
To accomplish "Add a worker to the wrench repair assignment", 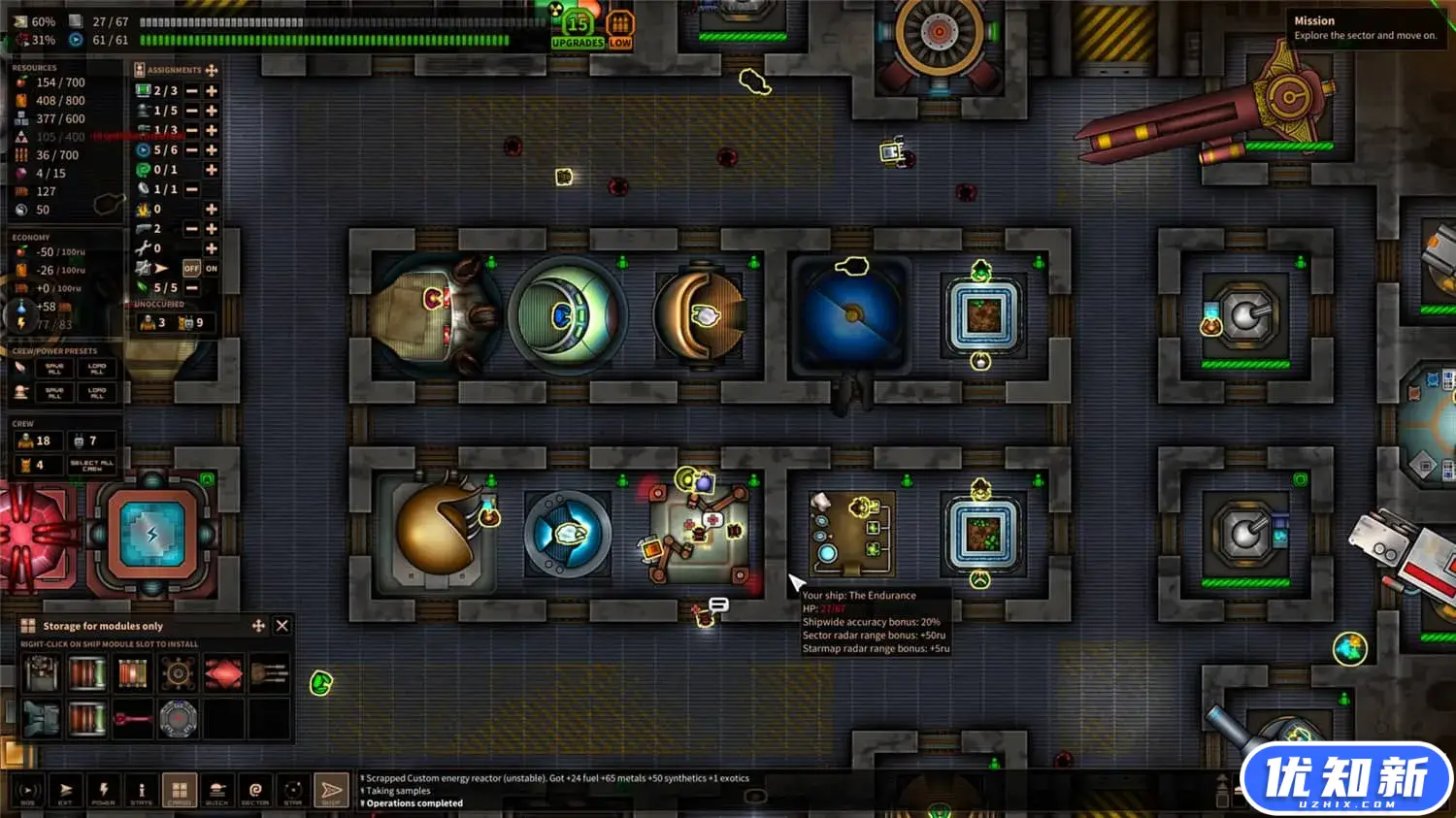I will point(212,248).
